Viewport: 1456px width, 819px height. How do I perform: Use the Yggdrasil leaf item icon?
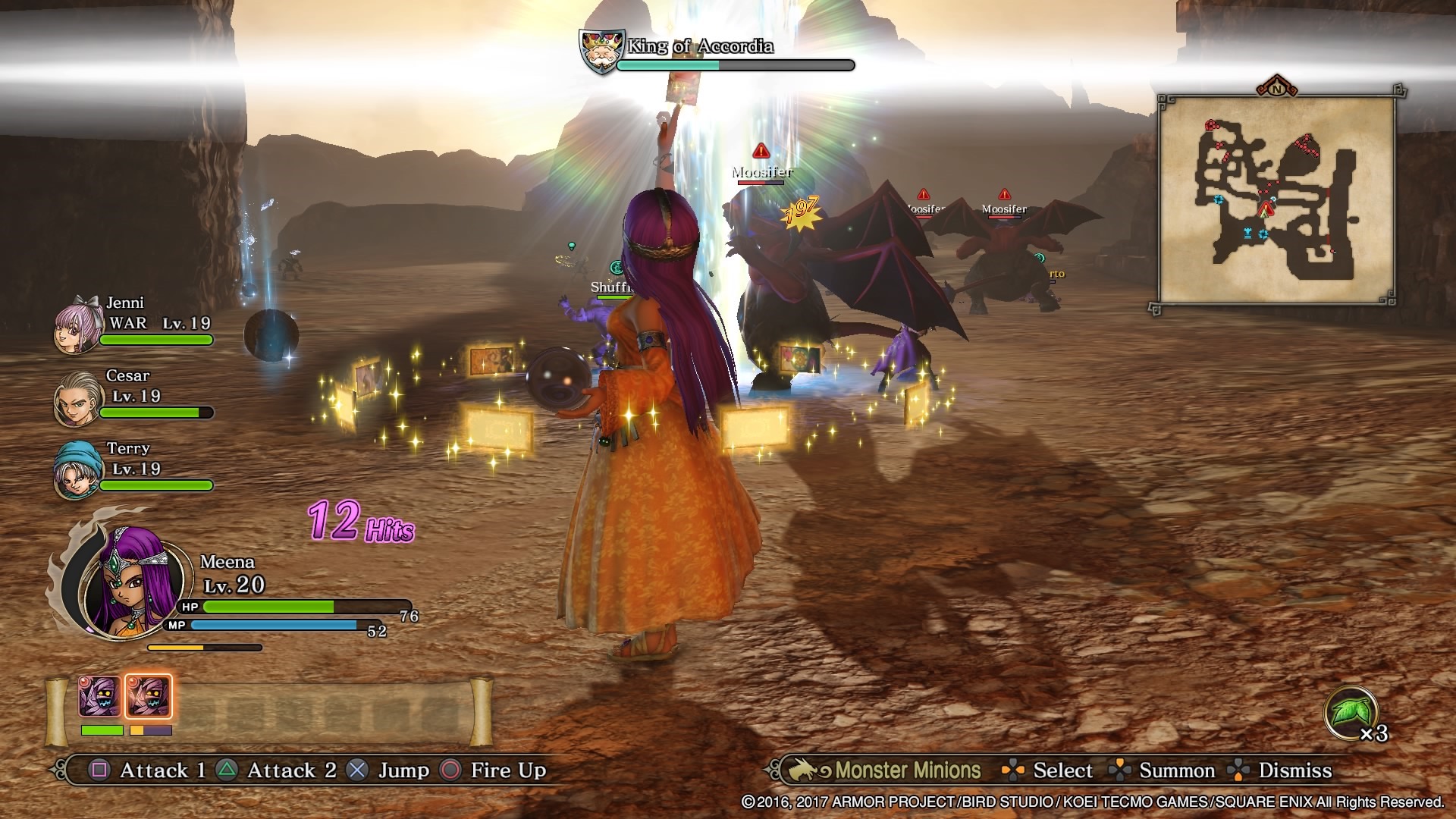(x=1350, y=712)
